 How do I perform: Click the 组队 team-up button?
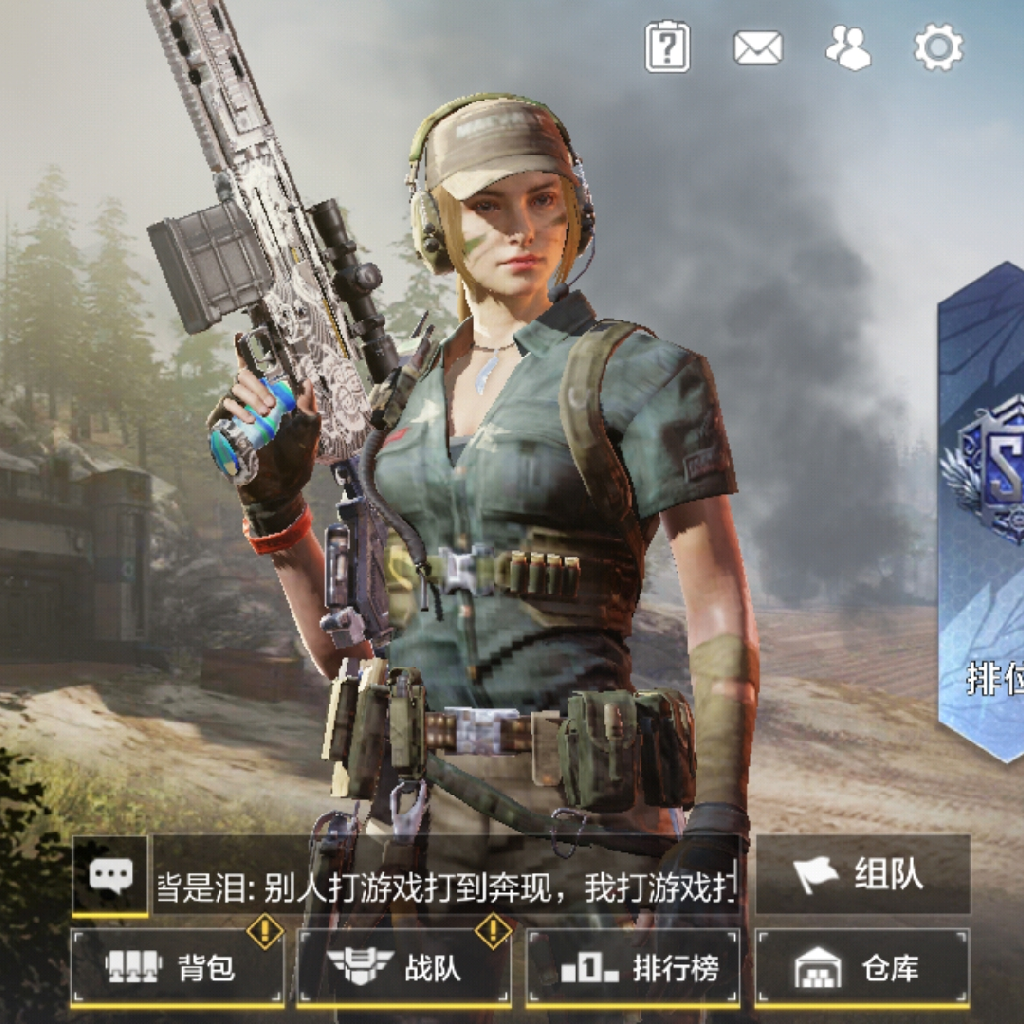point(862,875)
